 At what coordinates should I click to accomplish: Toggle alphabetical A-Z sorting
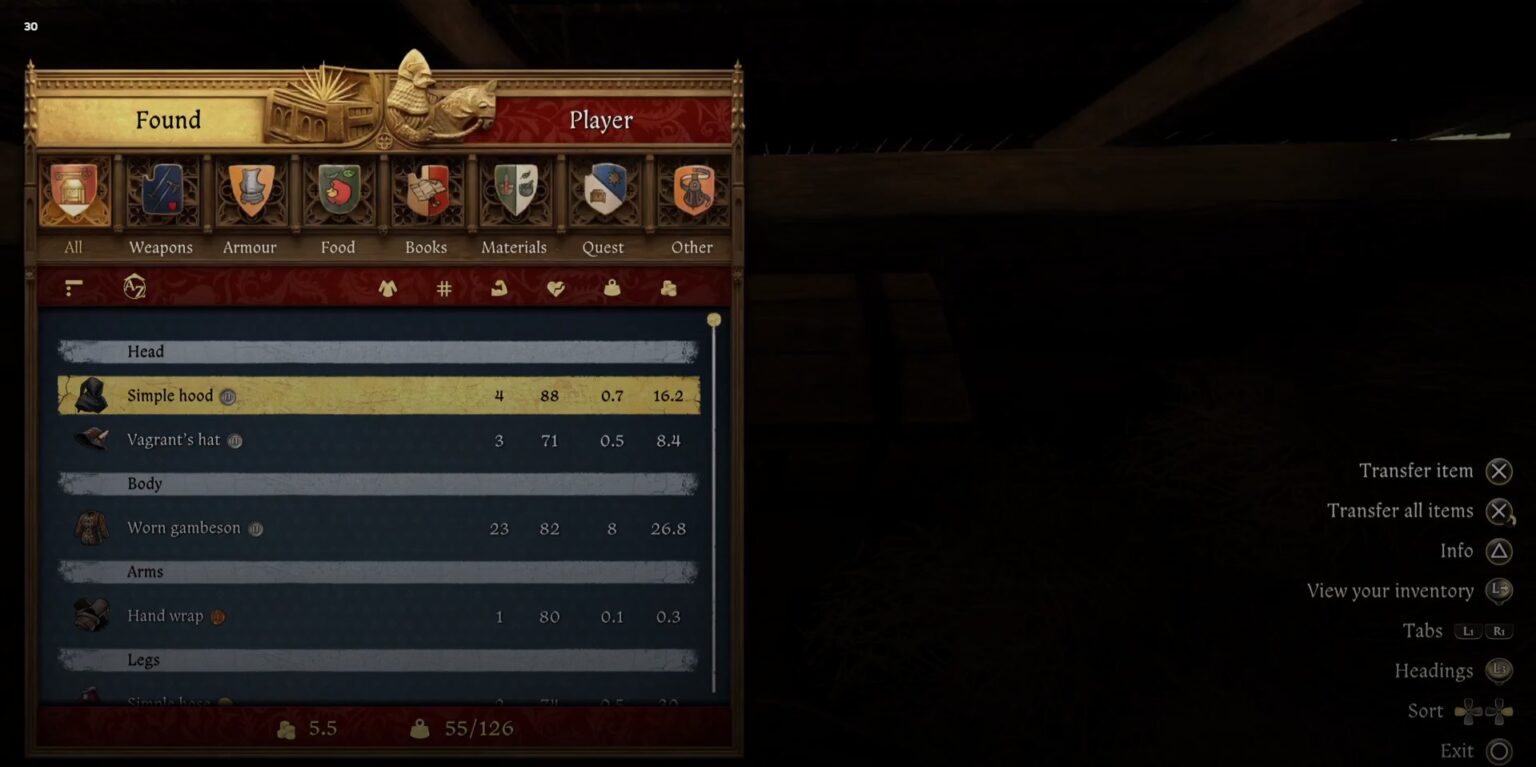(134, 287)
